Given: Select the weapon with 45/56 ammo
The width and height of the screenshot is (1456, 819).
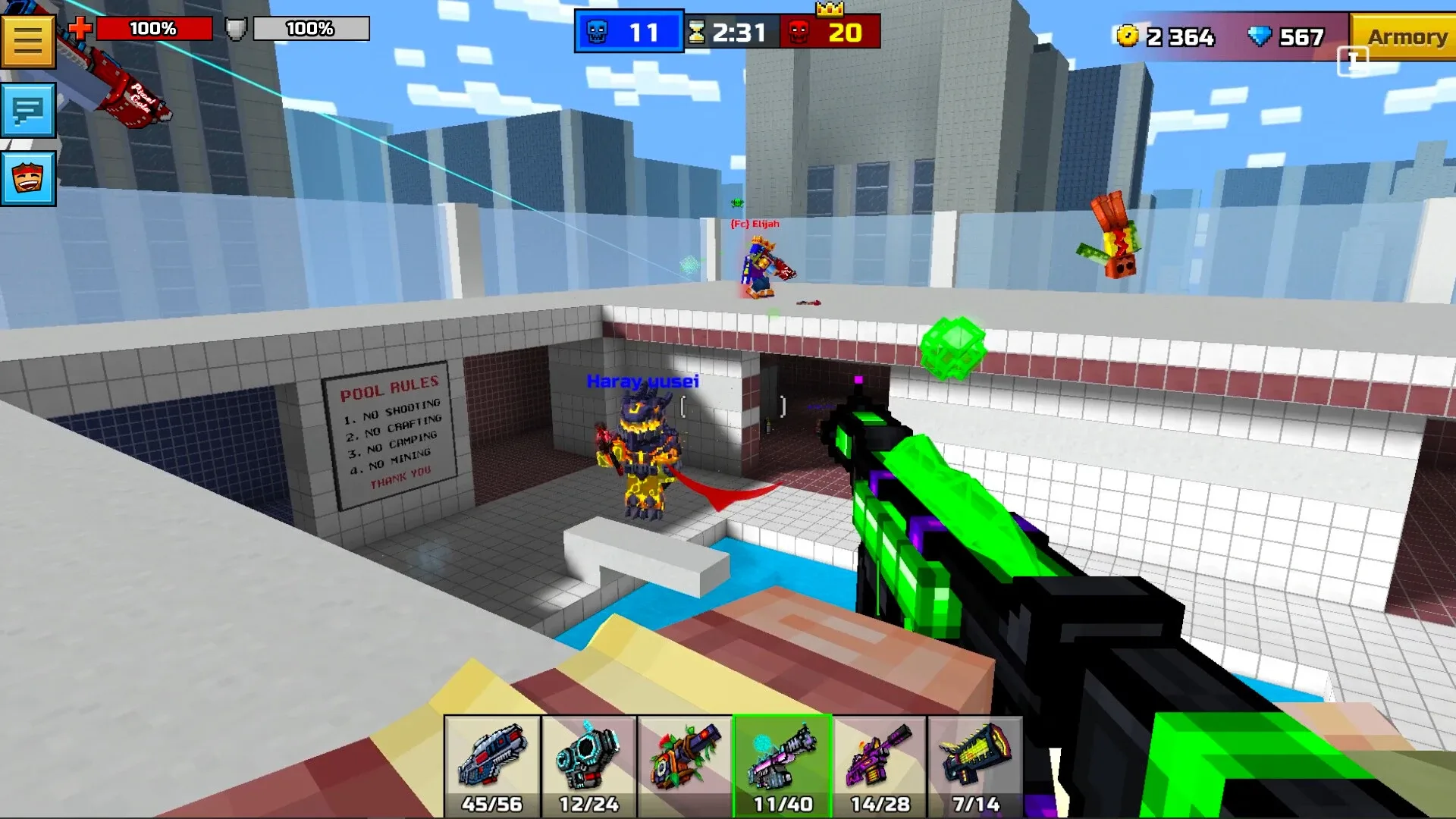Looking at the screenshot, I should pyautogui.click(x=493, y=762).
